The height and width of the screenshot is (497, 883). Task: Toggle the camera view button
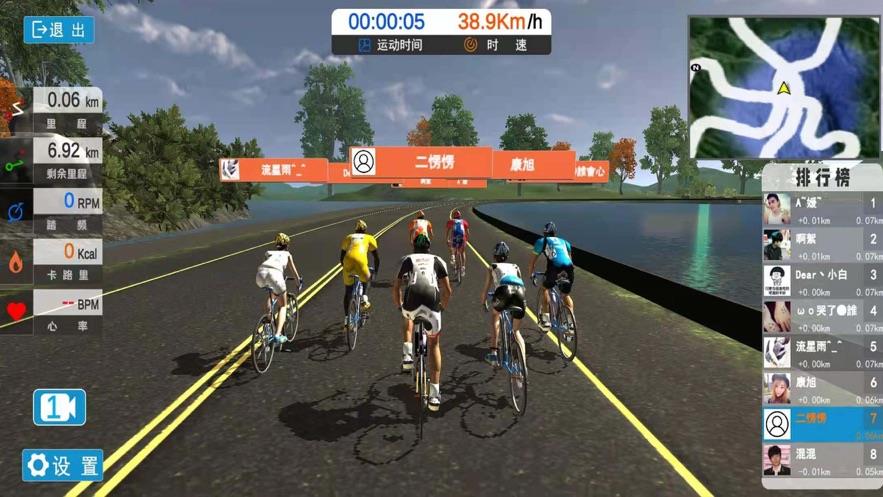(60, 407)
